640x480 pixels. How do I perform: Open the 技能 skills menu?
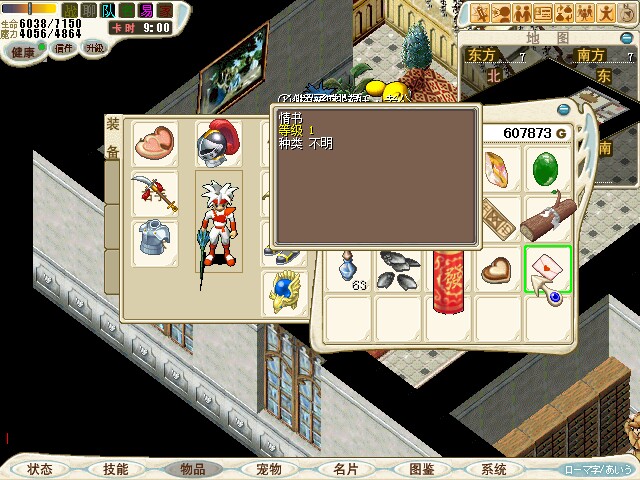[115, 468]
